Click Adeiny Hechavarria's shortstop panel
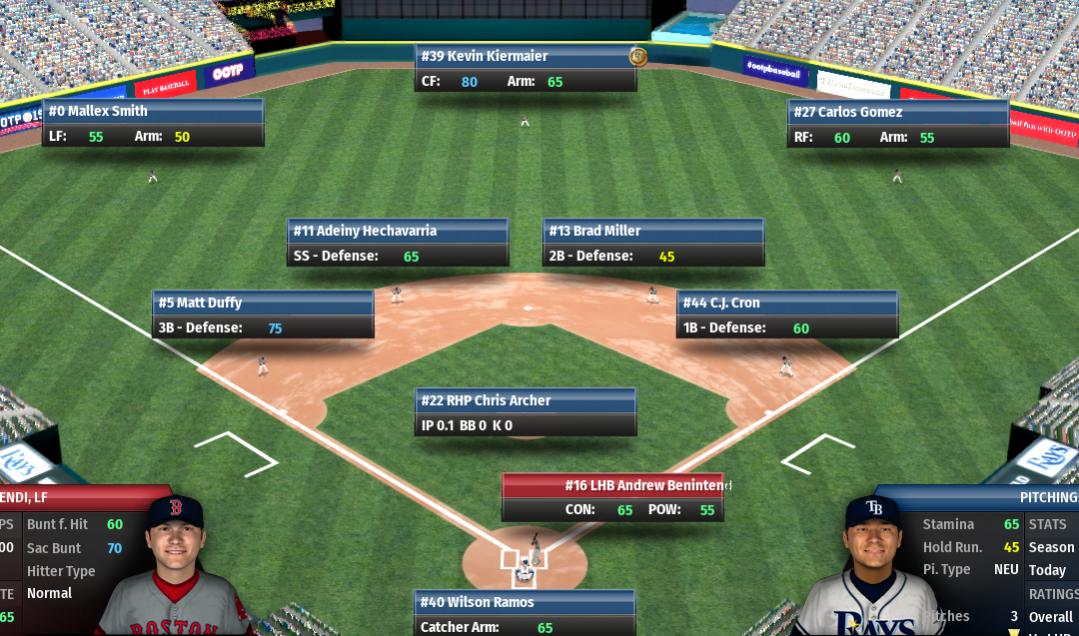Image resolution: width=1079 pixels, height=636 pixels. 397,243
